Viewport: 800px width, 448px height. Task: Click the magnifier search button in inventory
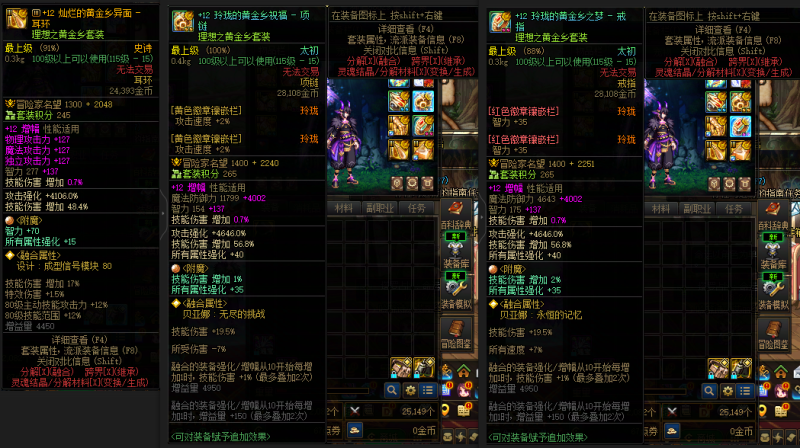(x=392, y=390)
